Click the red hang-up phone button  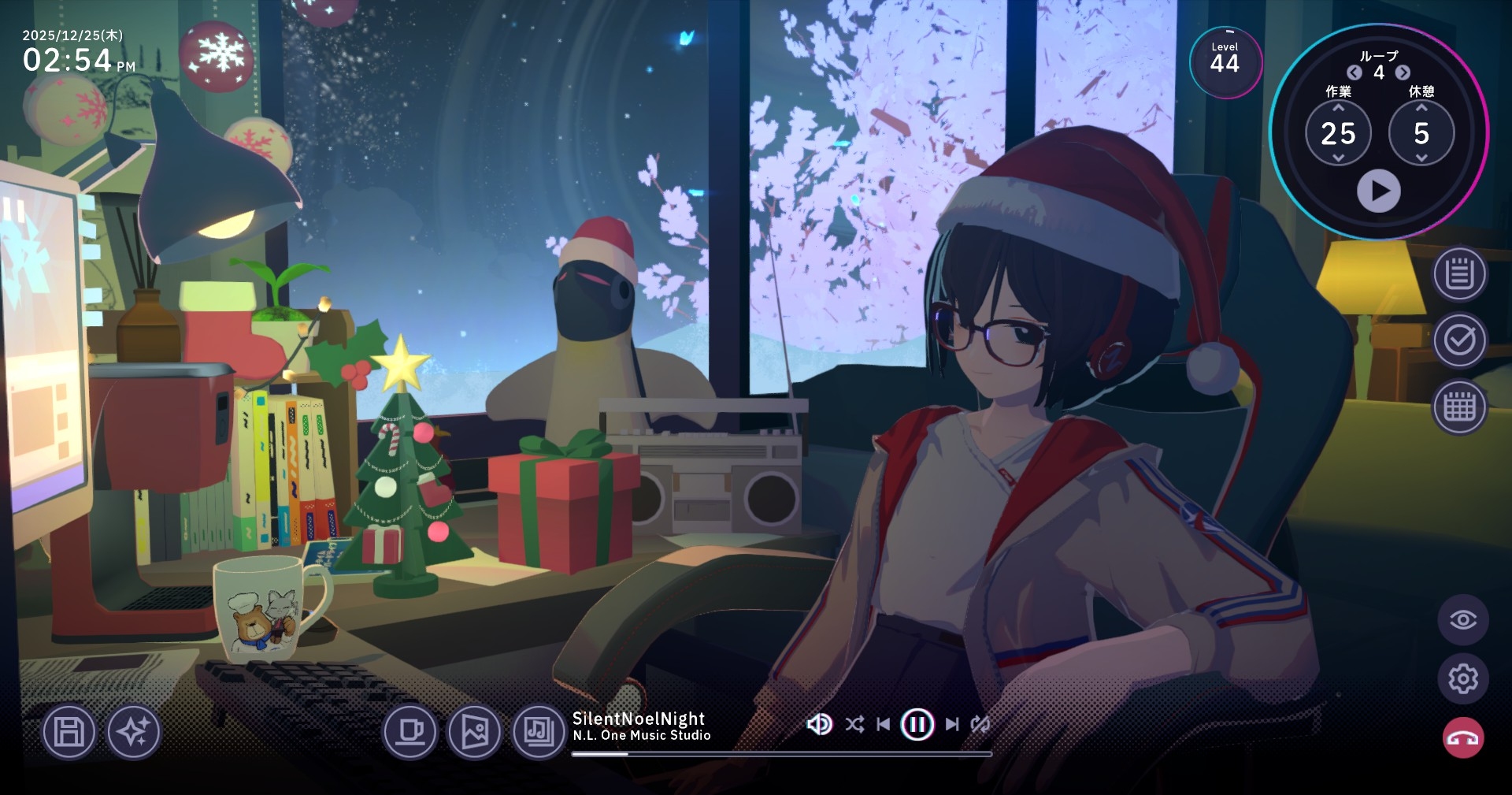click(1462, 738)
